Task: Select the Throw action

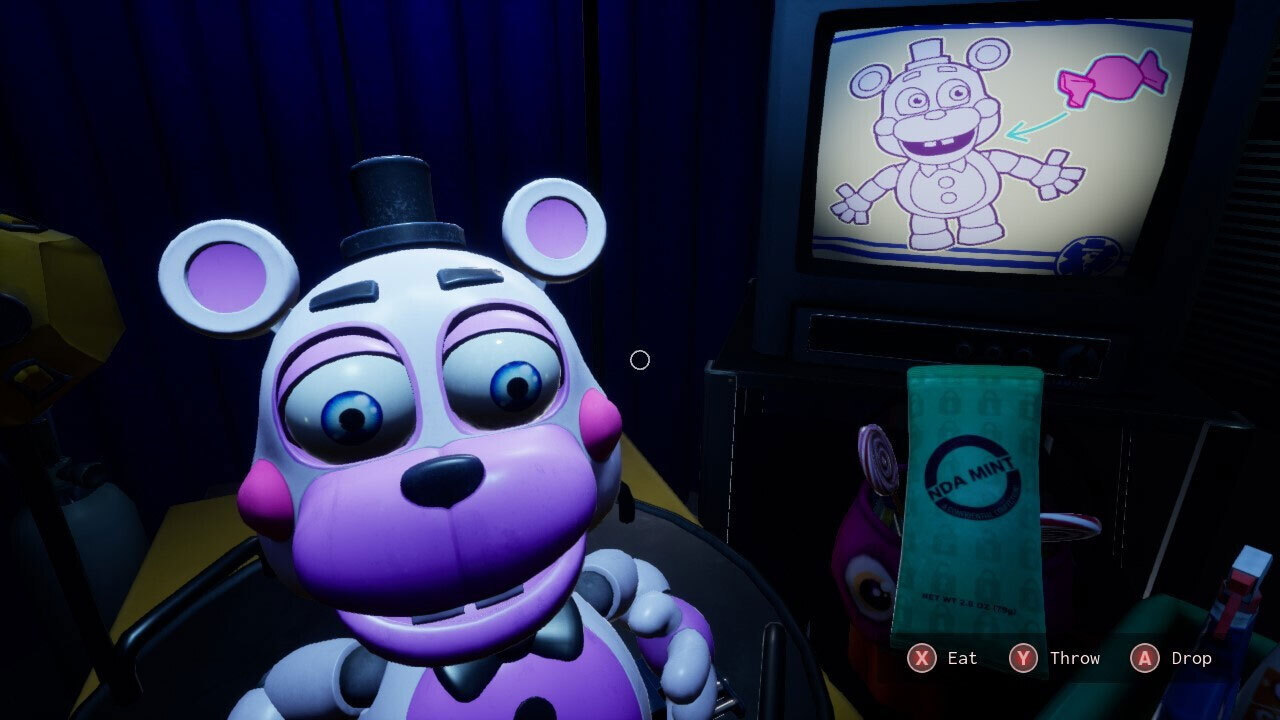Action: pos(1076,658)
